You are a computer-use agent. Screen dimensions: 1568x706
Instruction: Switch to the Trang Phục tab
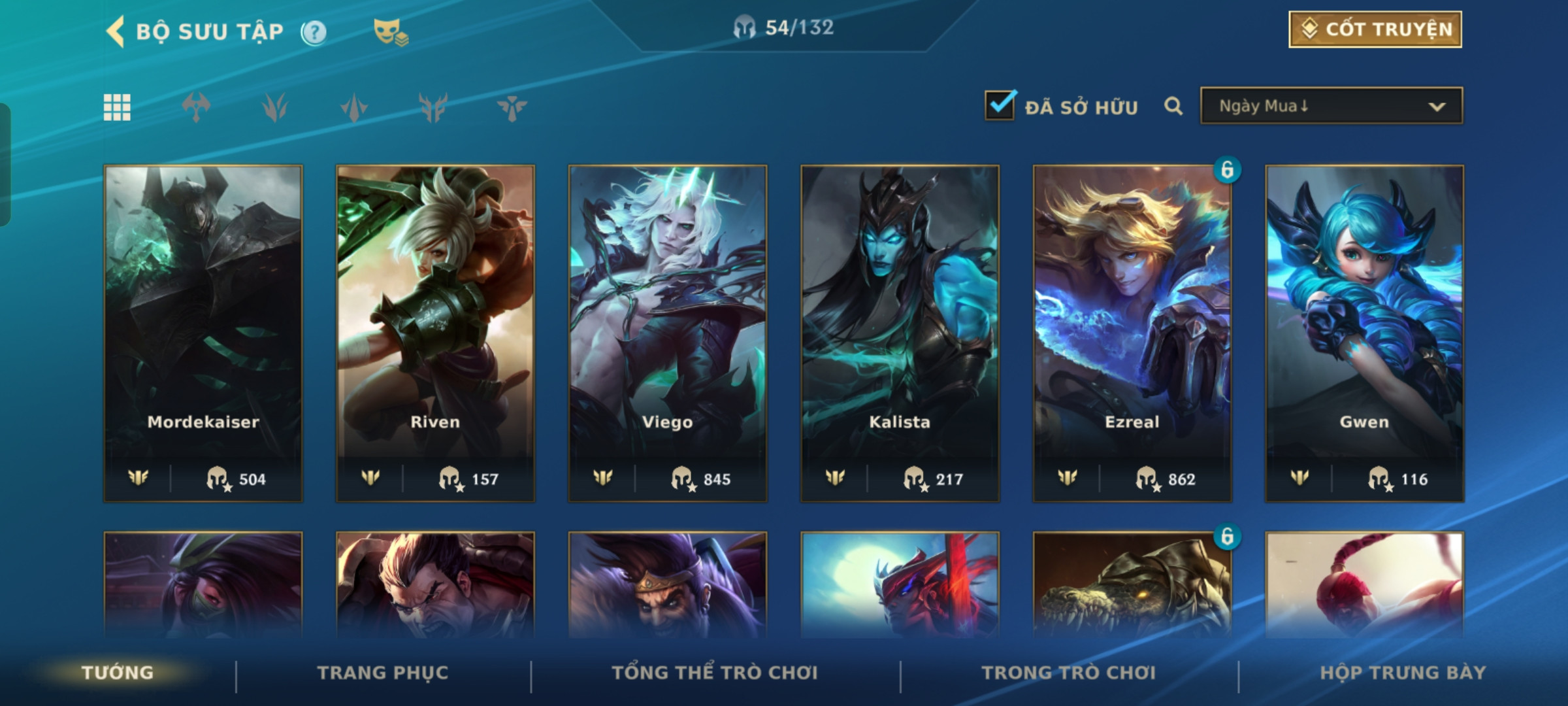click(x=383, y=673)
